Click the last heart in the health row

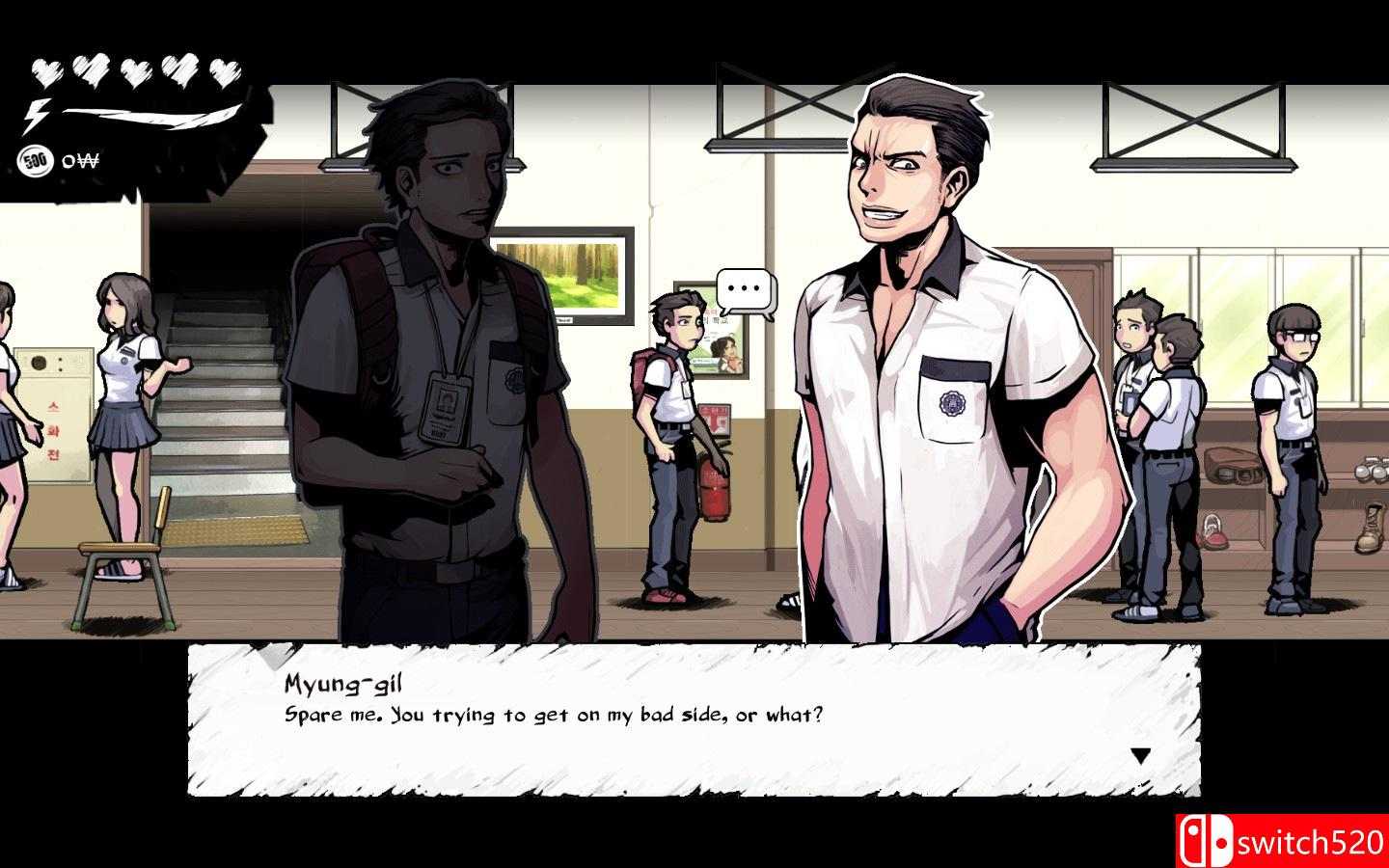point(224,75)
